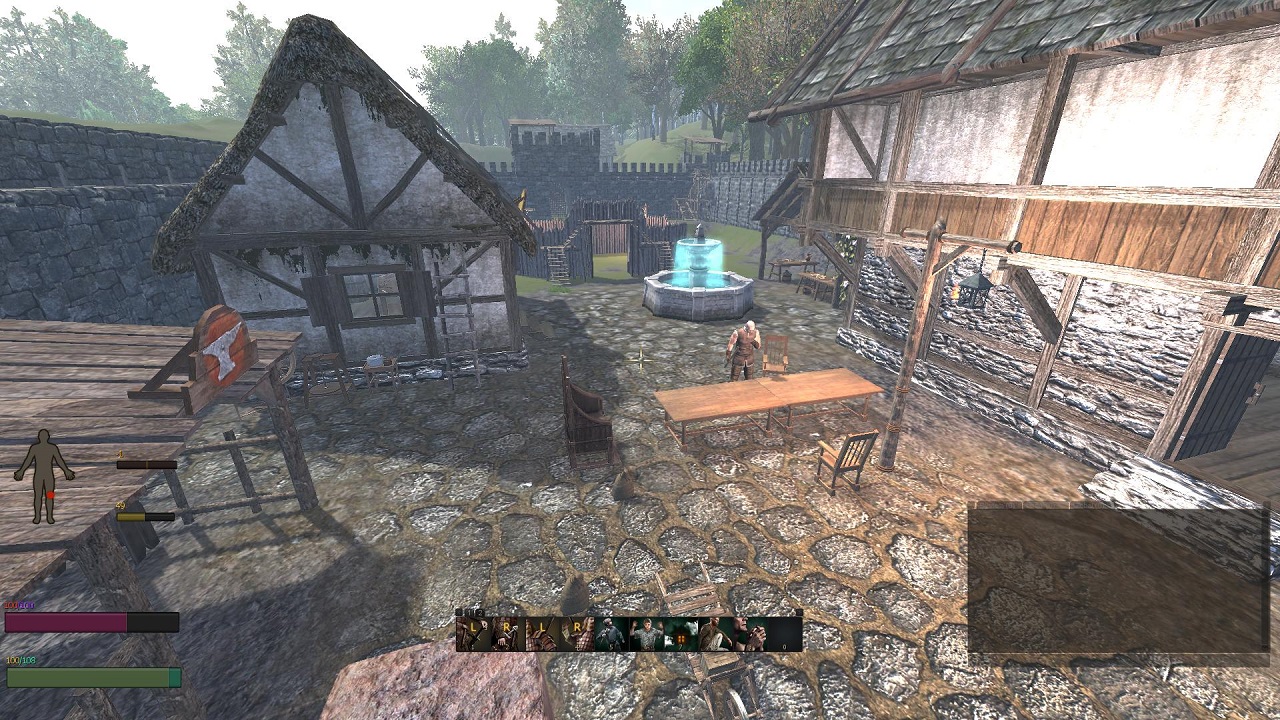Select the armed standing man hotbar slot
1280x720 pixels.
click(611, 634)
